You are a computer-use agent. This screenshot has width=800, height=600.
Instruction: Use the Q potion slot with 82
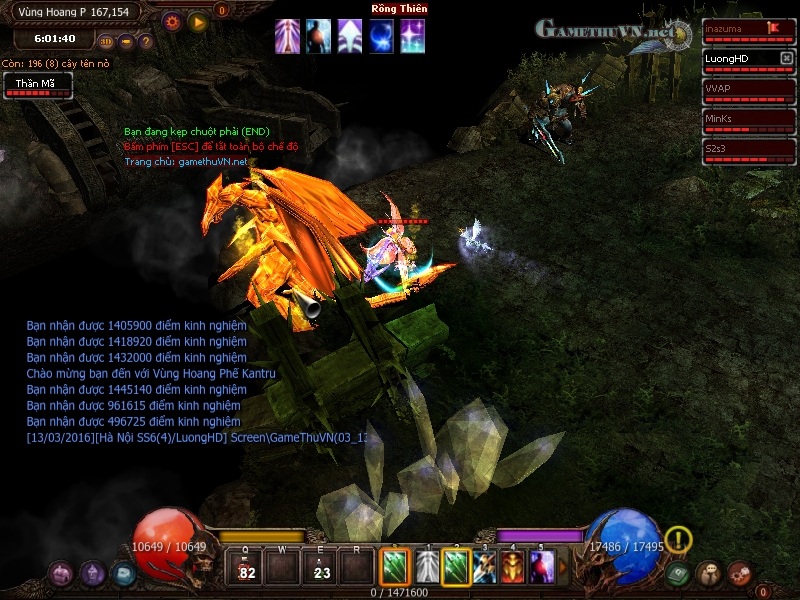(248, 567)
